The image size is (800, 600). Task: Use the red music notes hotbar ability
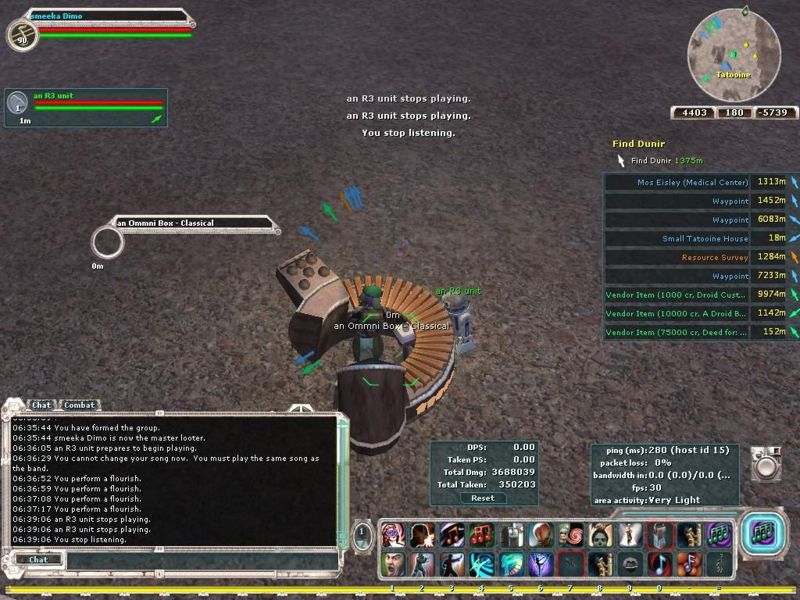click(x=482, y=535)
